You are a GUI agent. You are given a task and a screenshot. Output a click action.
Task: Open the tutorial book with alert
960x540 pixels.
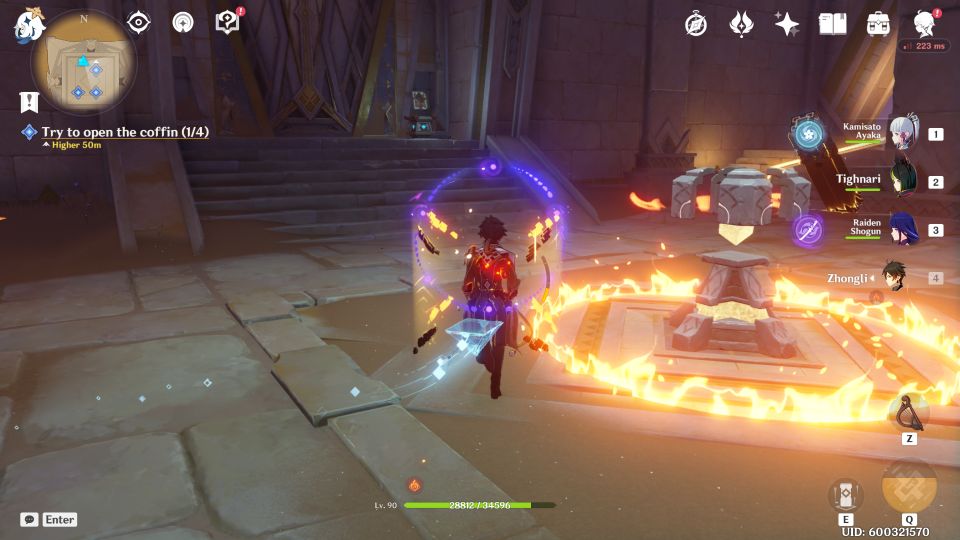pos(228,22)
